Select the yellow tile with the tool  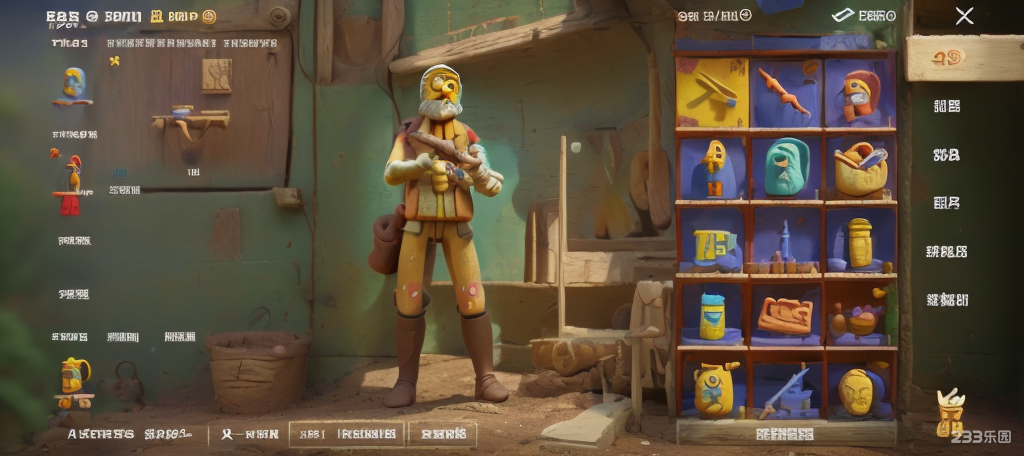click(712, 92)
